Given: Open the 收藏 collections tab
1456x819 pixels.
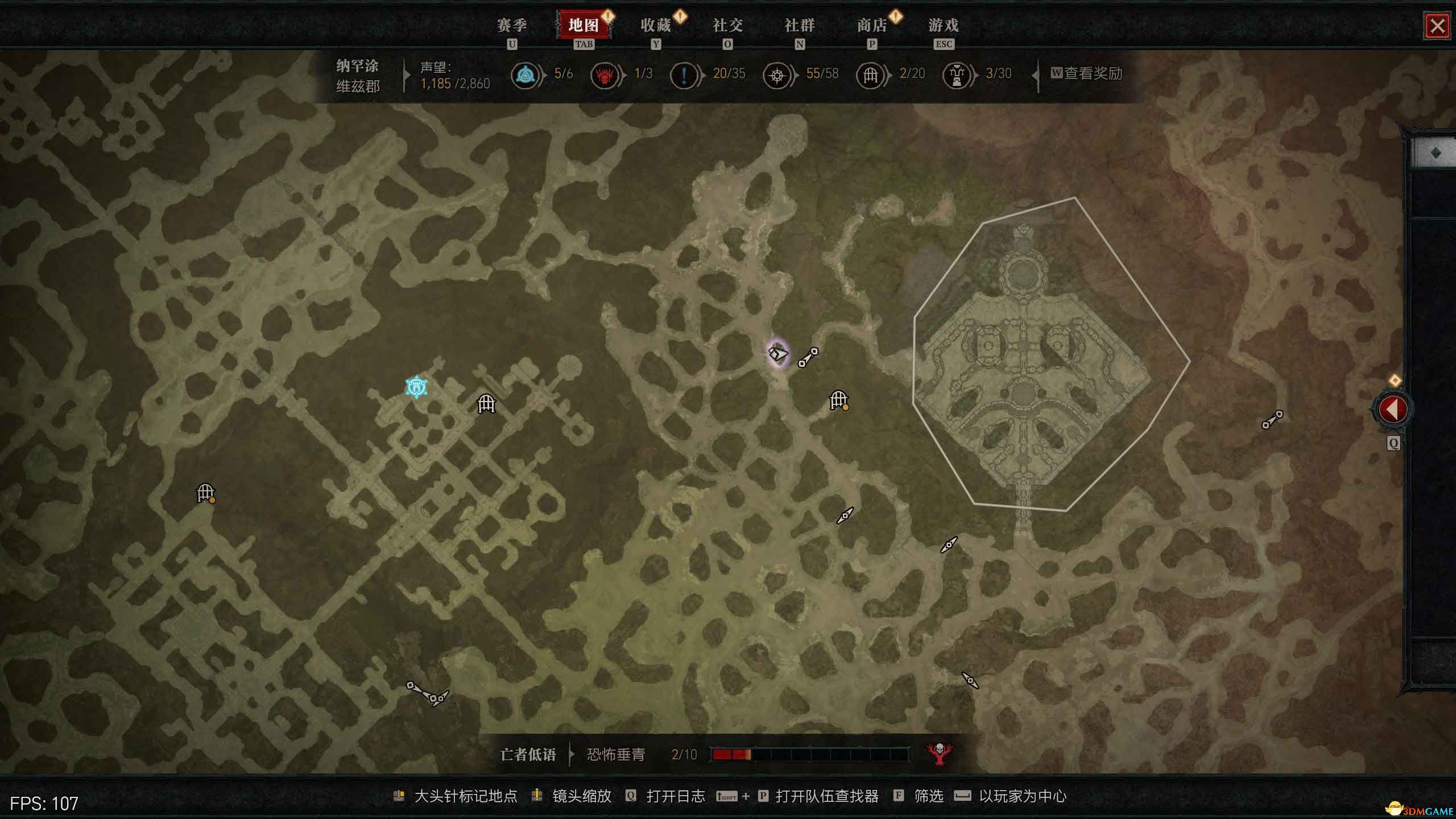Looking at the screenshot, I should click(x=657, y=26).
